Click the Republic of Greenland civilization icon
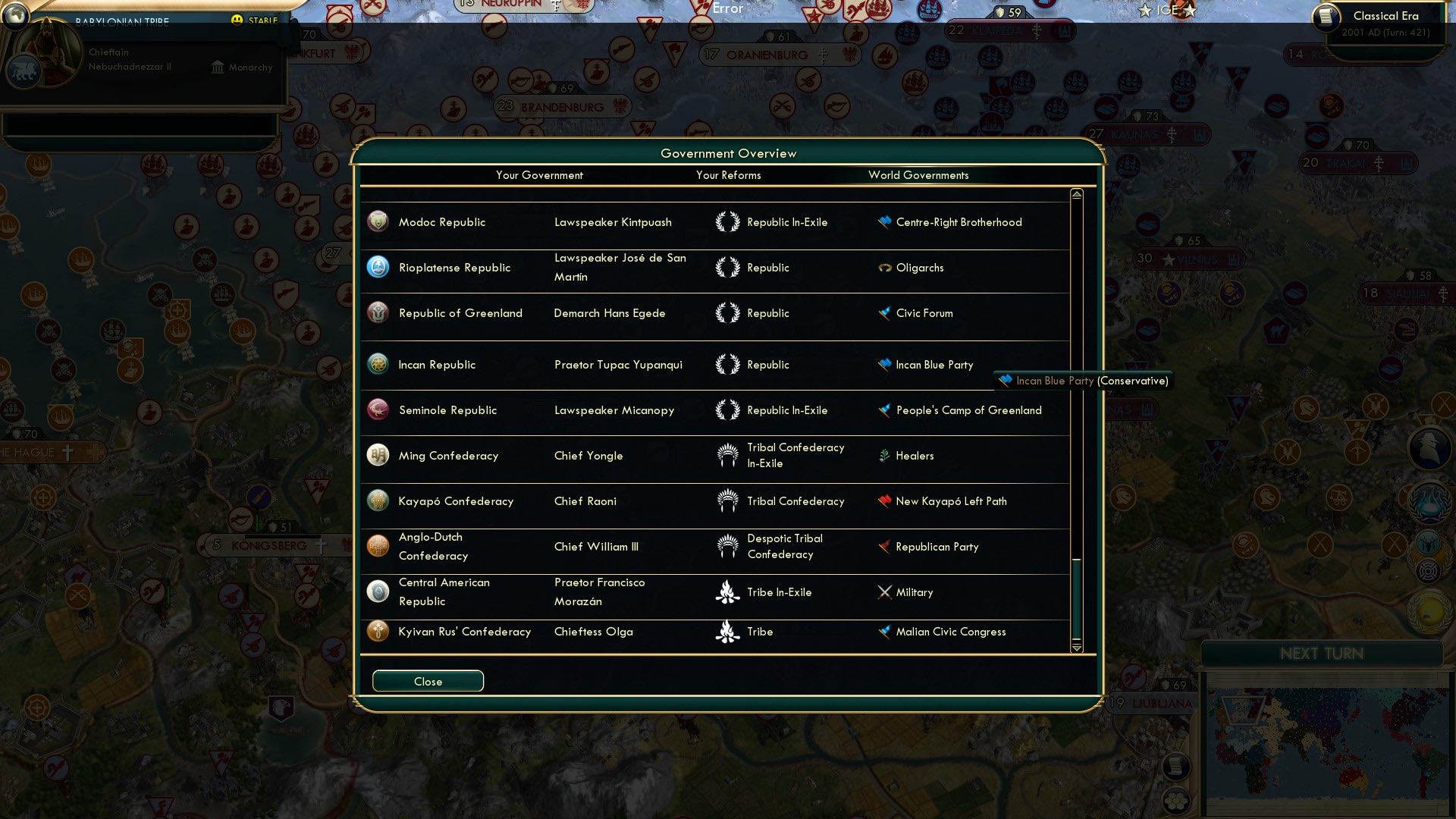1456x819 pixels. [x=377, y=312]
